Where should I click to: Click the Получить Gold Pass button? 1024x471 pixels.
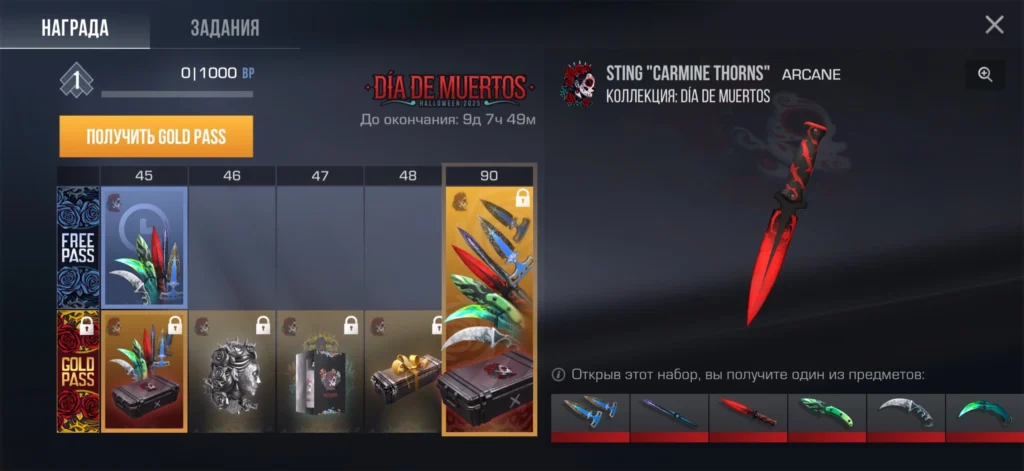click(156, 137)
